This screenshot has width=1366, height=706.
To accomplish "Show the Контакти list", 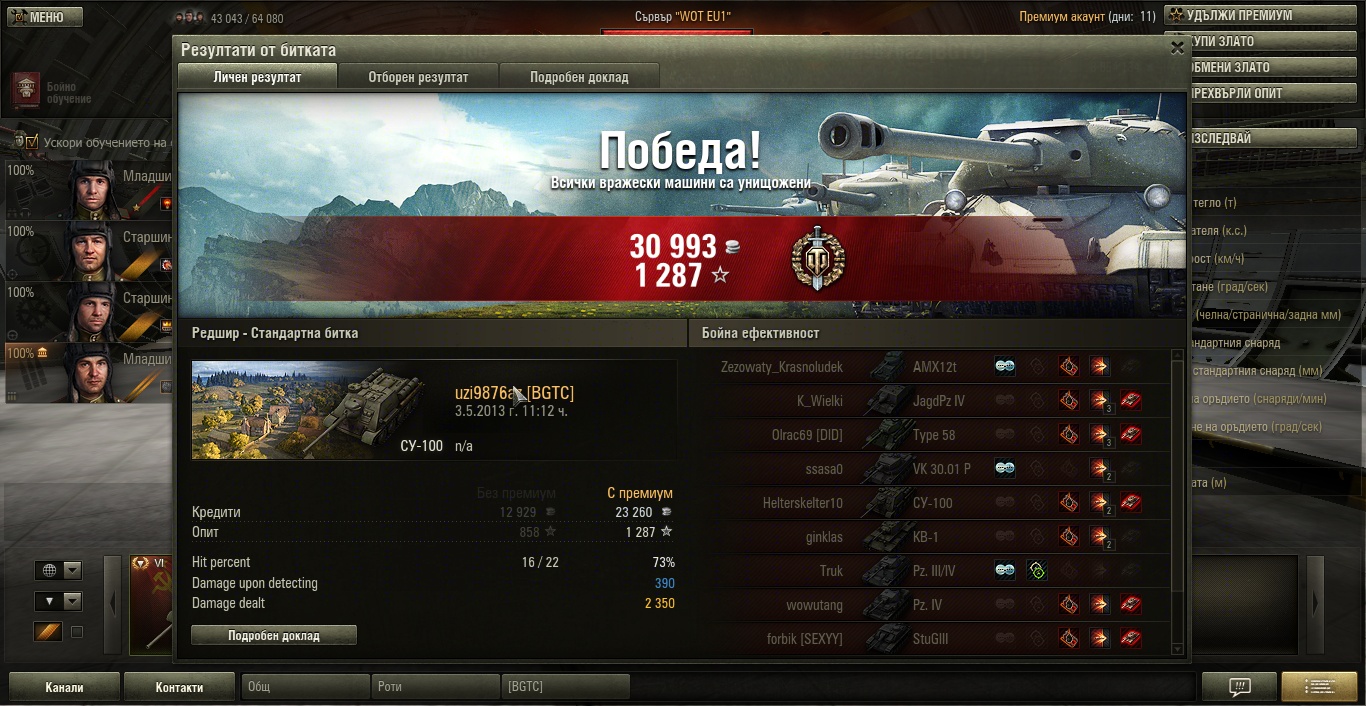I will click(x=179, y=687).
